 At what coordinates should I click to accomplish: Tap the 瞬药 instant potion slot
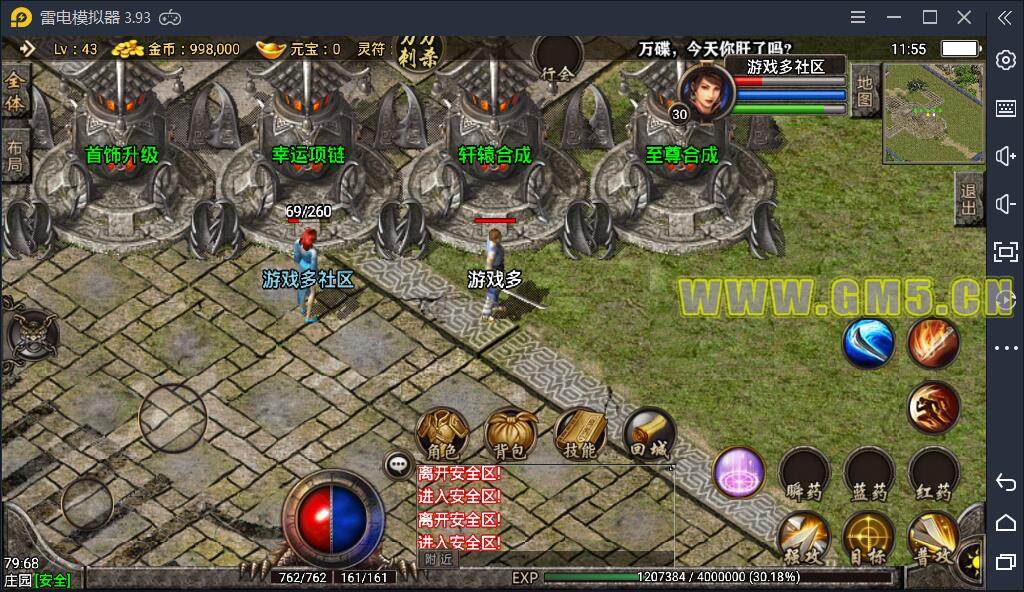[x=804, y=474]
